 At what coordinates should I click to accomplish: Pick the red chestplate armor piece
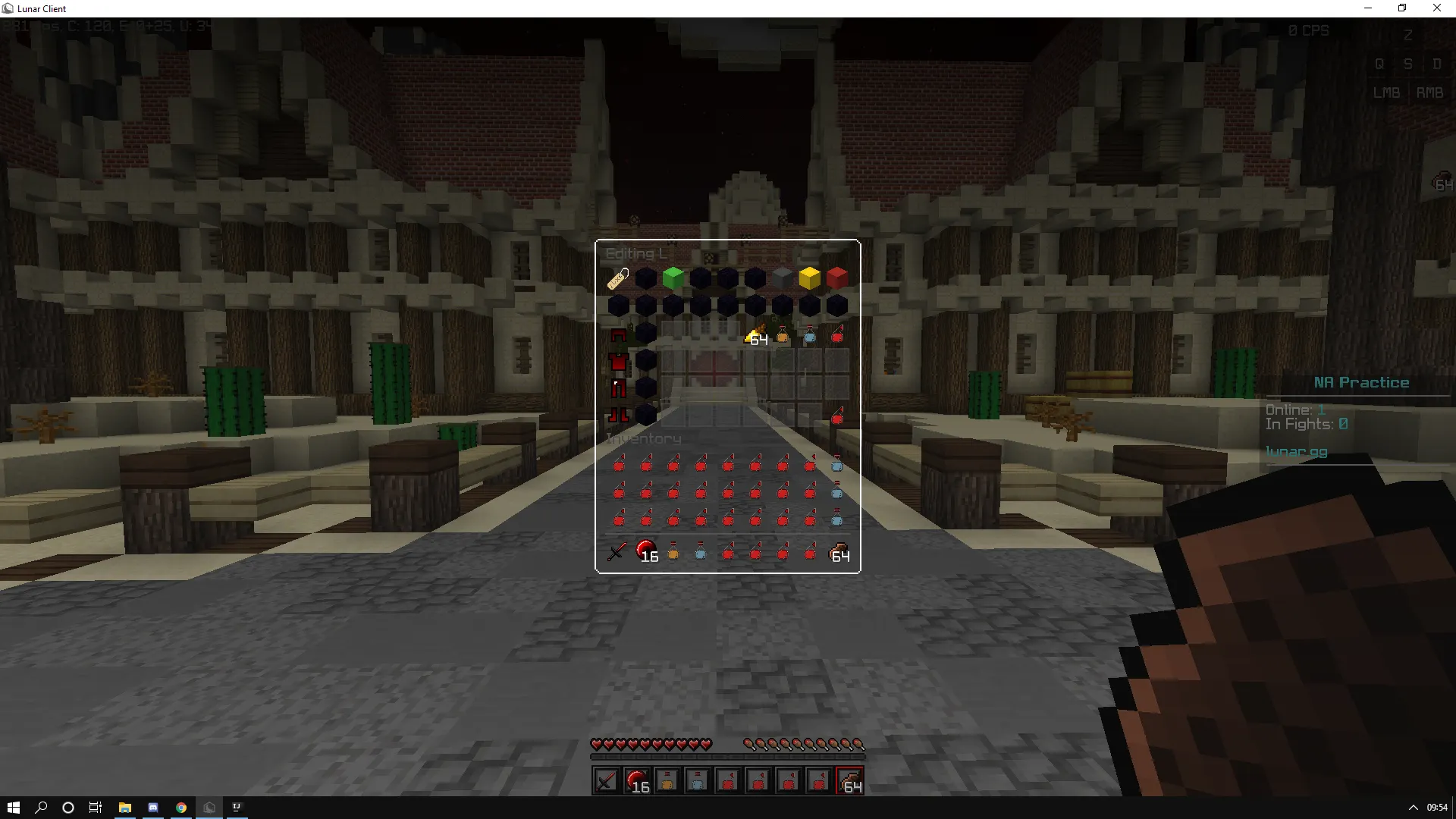pos(618,362)
